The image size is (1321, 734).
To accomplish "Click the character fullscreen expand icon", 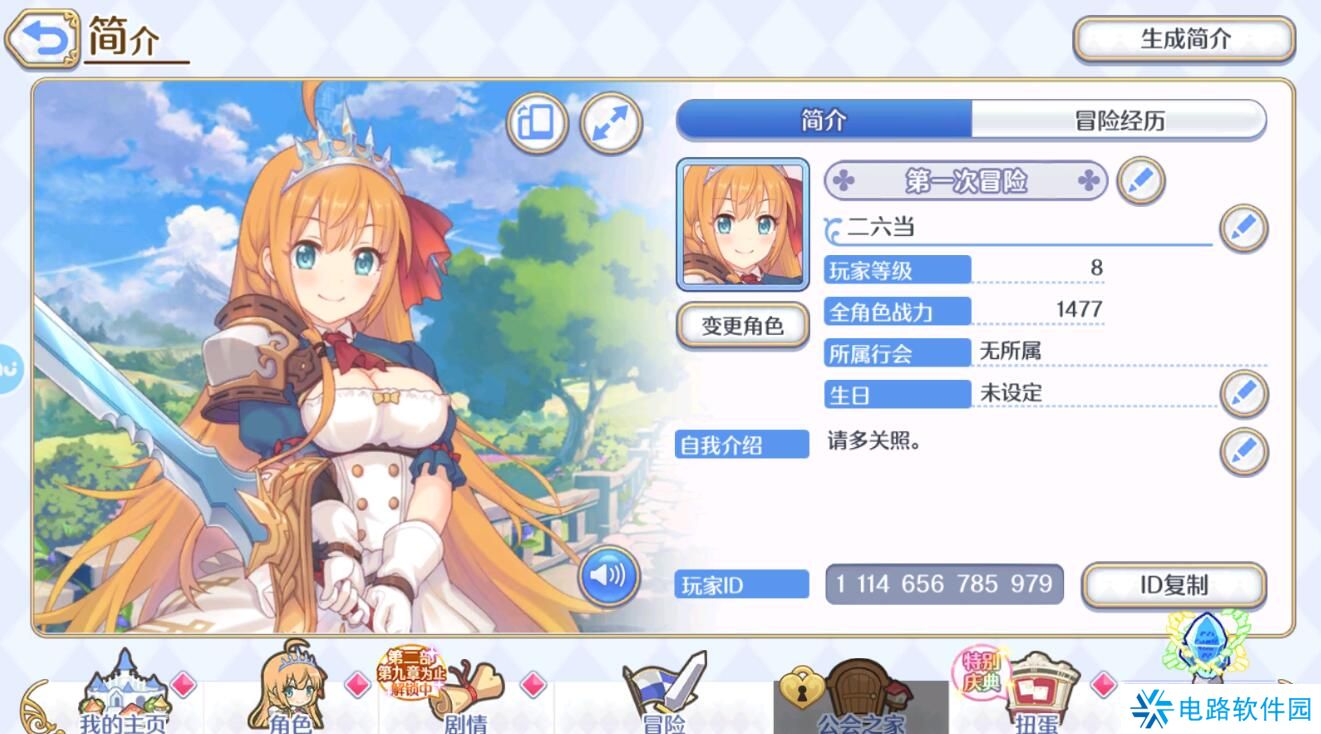I will (611, 123).
